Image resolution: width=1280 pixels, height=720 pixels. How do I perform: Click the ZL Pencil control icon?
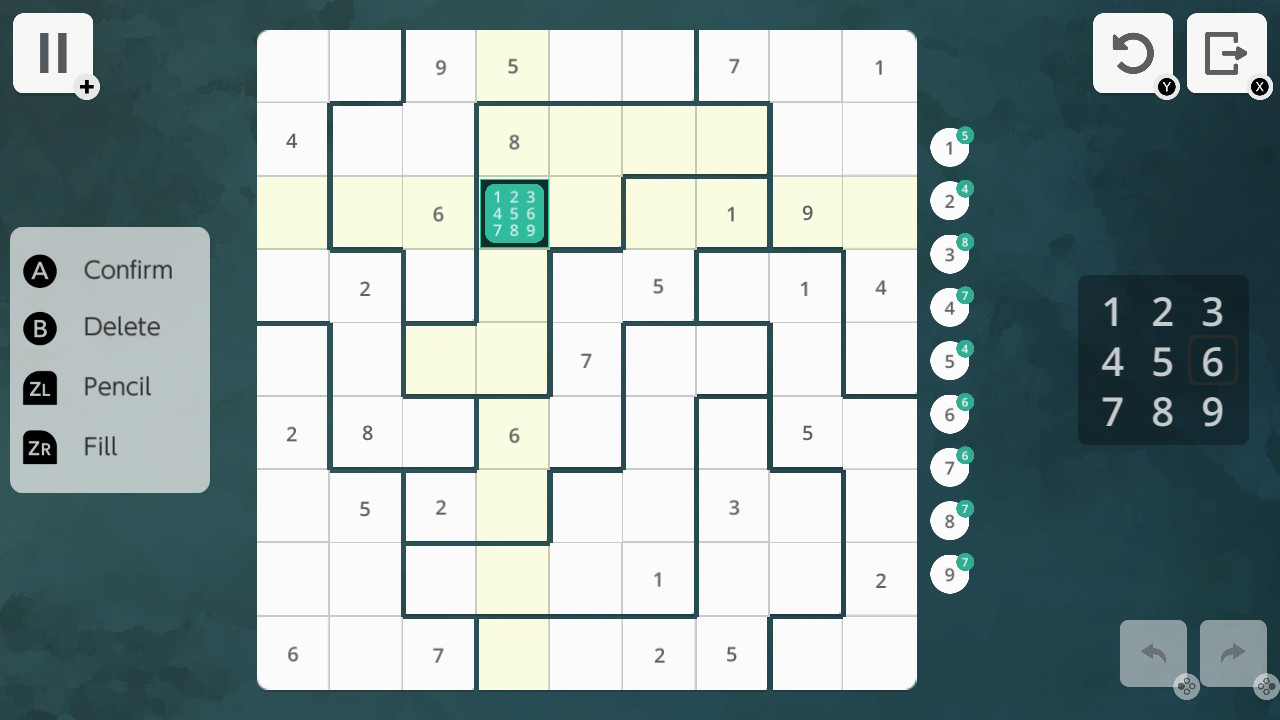[x=40, y=387]
